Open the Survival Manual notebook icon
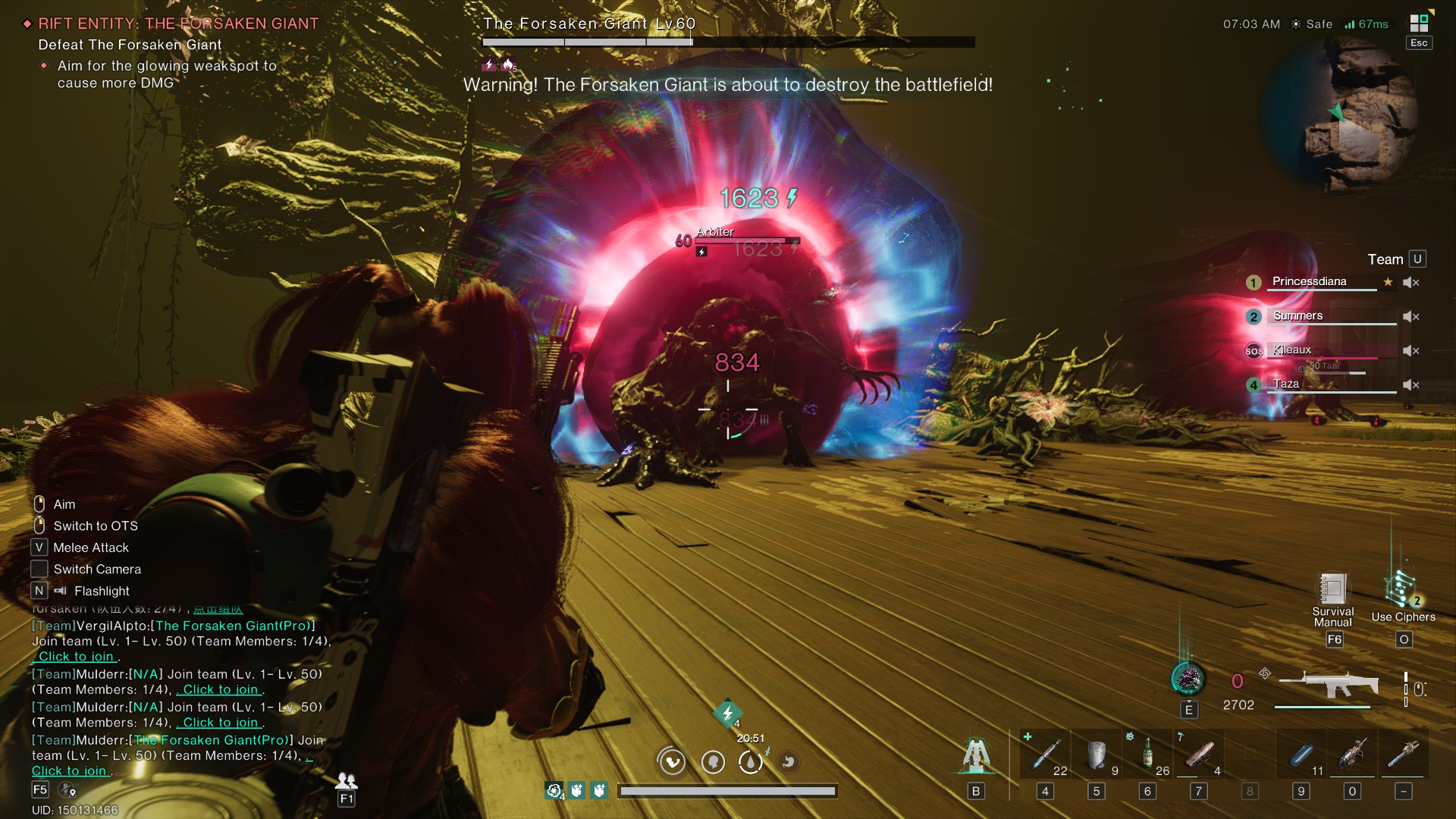Viewport: 1456px width, 819px height. tap(1333, 591)
